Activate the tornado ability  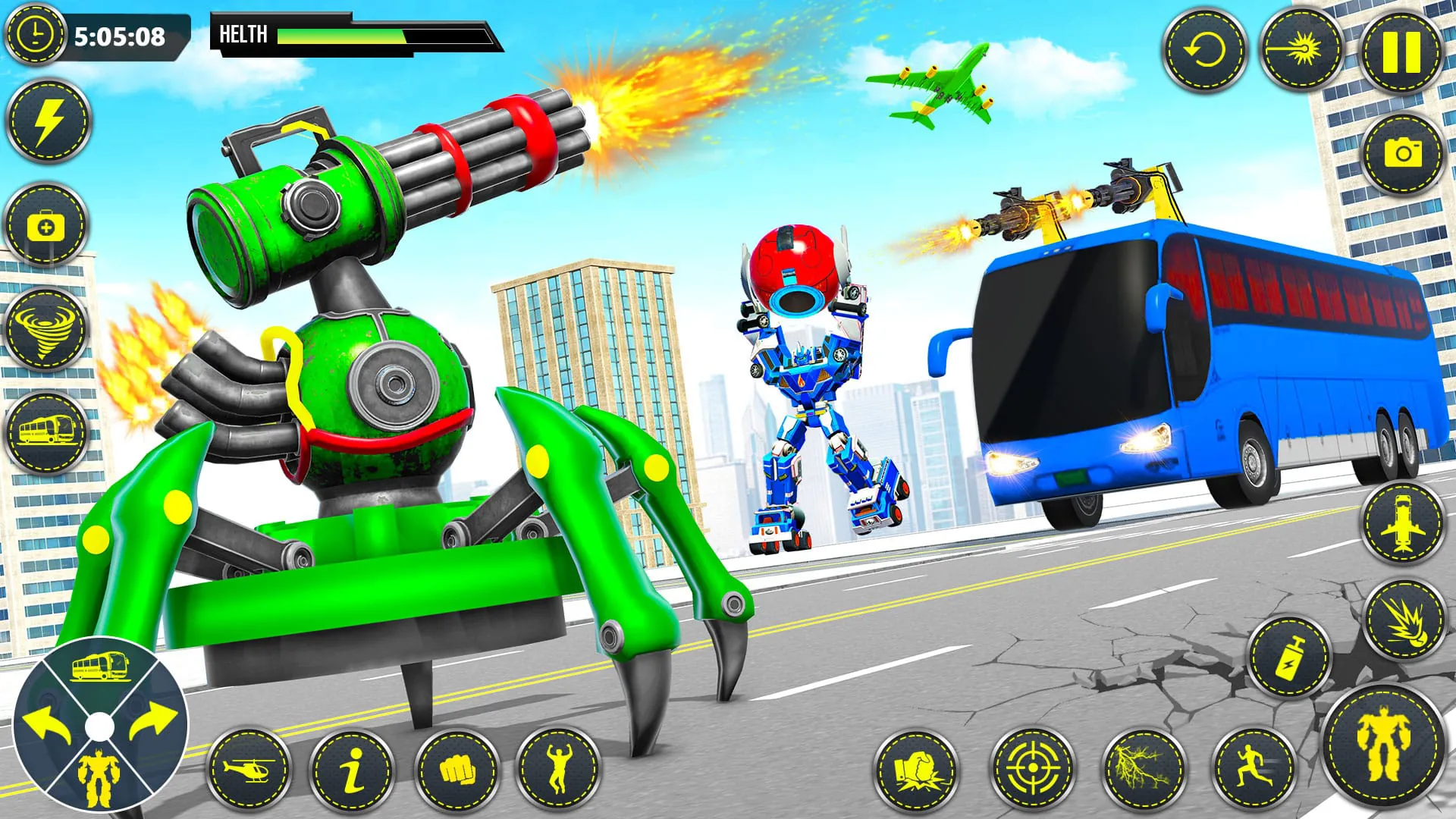click(45, 328)
